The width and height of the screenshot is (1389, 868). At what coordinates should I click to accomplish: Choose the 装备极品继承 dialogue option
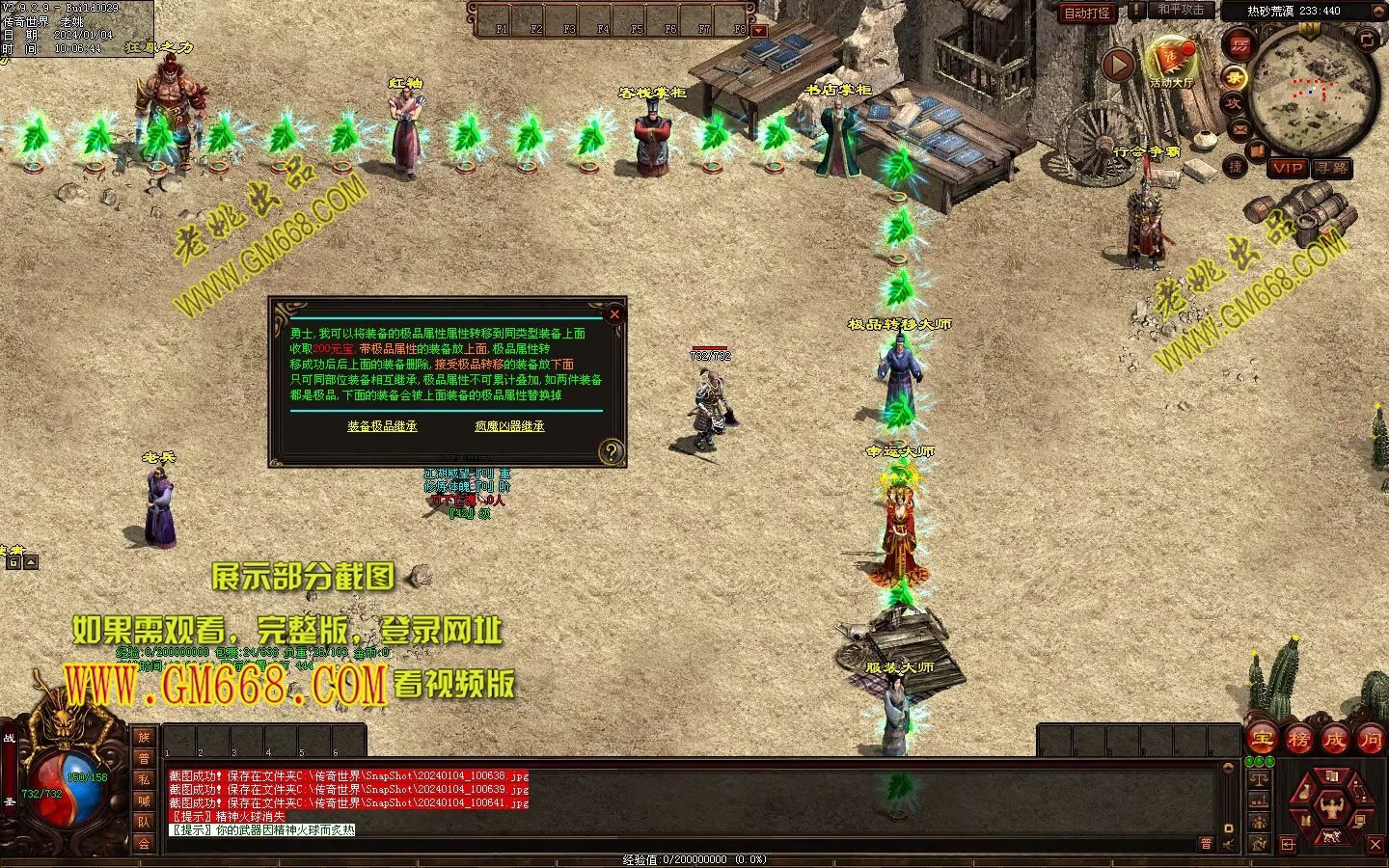point(382,426)
